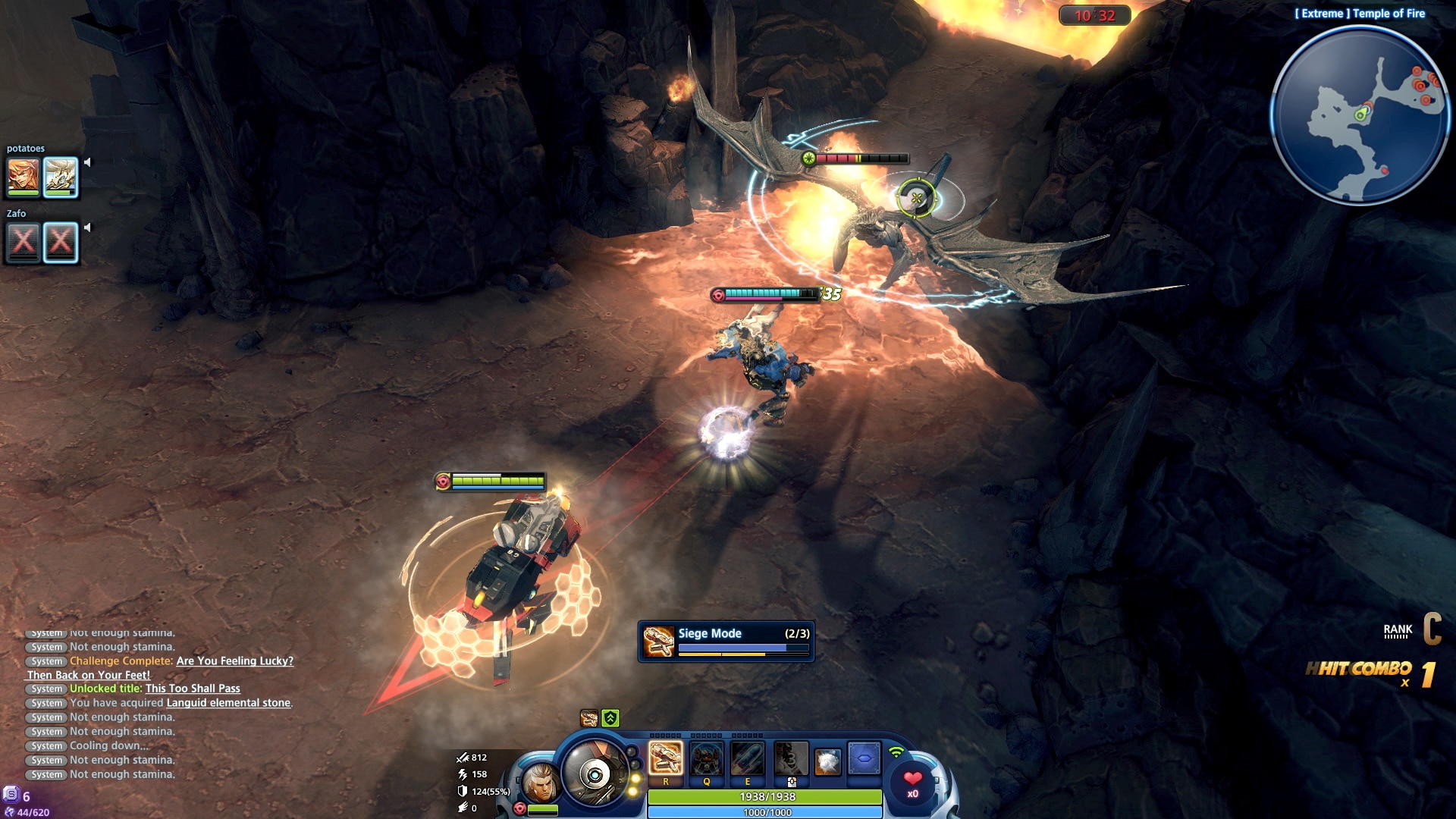
Task: Click the Siege Mode buff status icon
Action: point(589,718)
